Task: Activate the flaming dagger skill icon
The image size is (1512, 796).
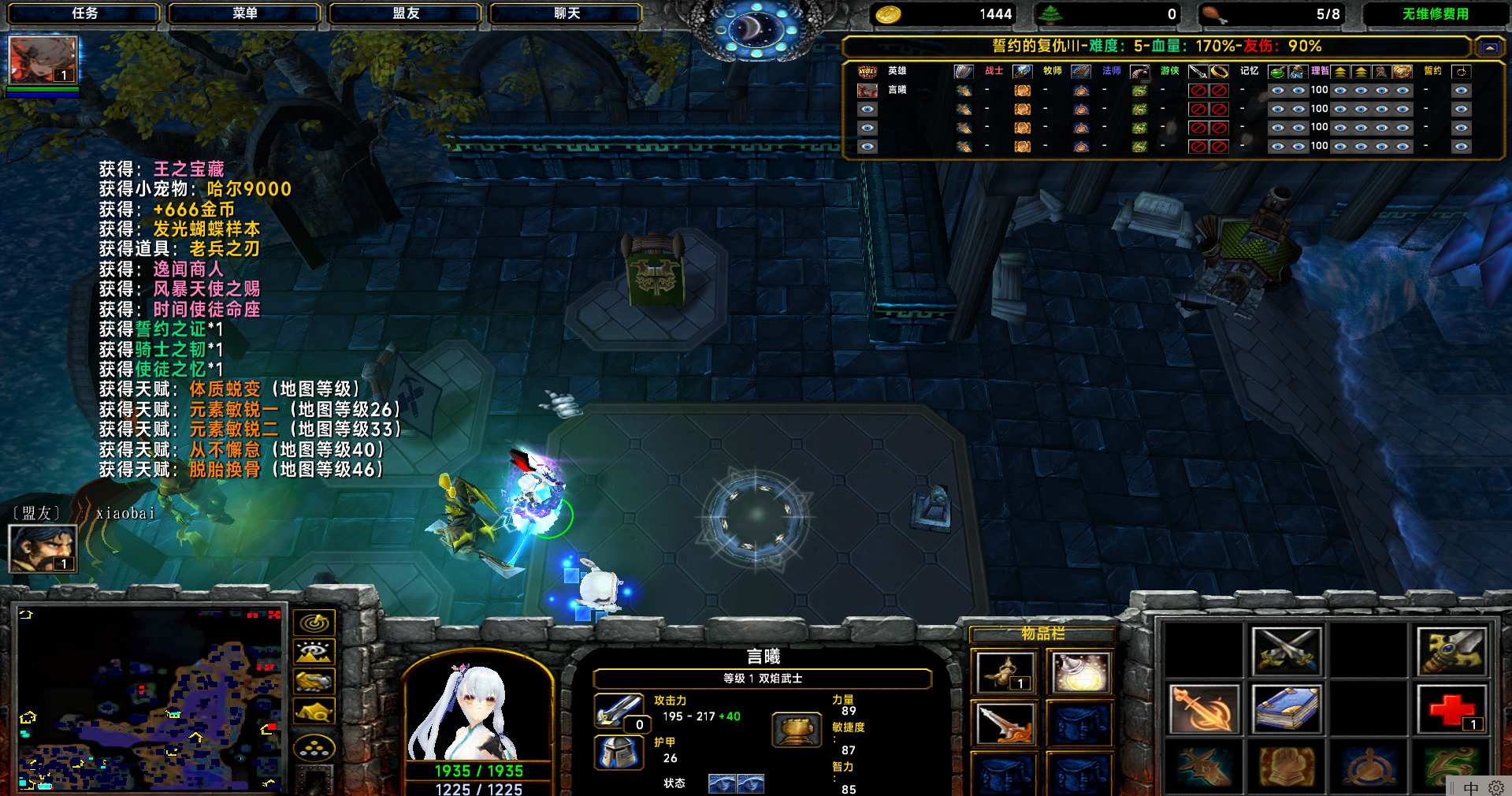Action: pos(1202,709)
